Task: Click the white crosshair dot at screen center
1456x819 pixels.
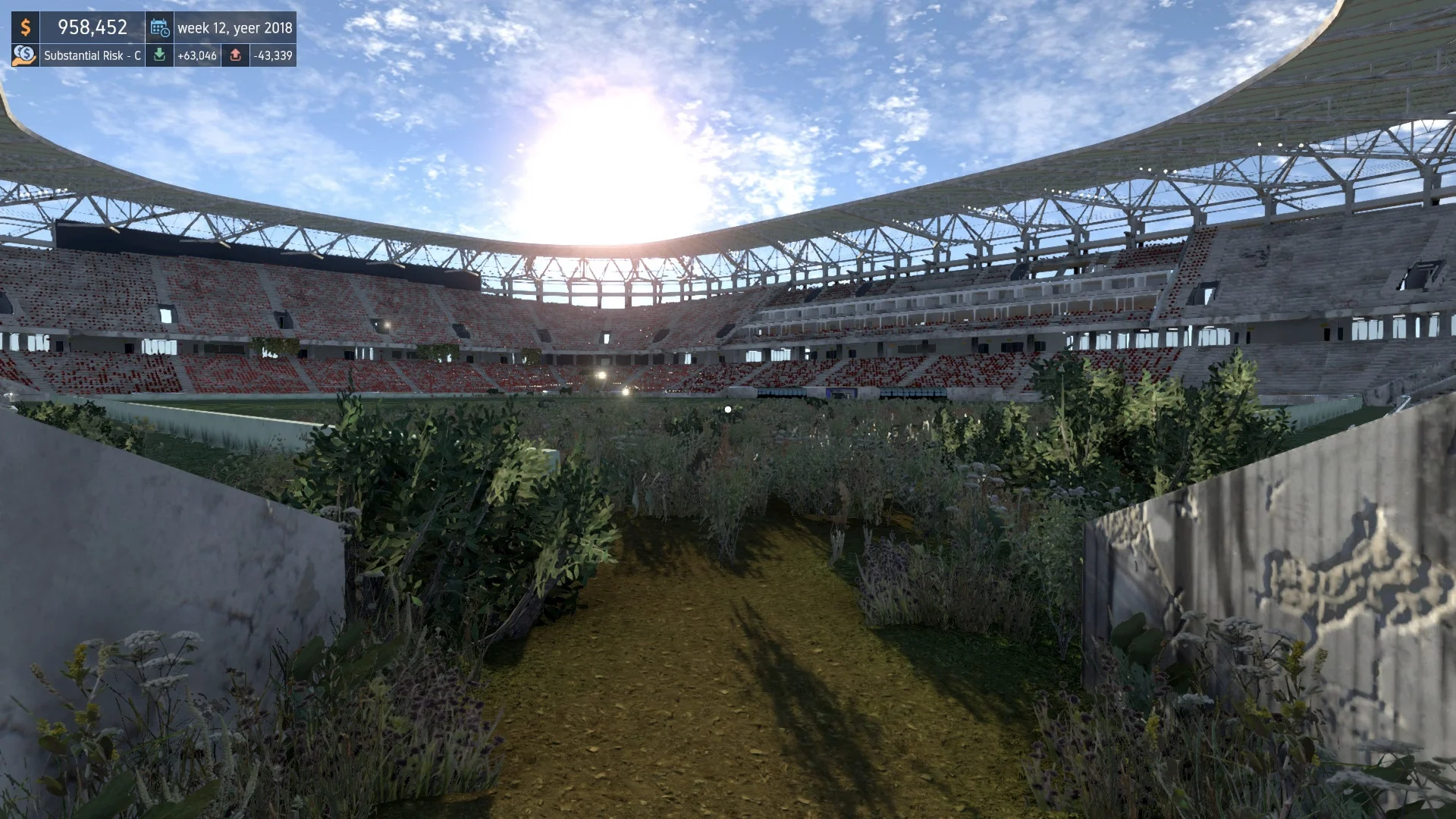Action: coord(727,409)
